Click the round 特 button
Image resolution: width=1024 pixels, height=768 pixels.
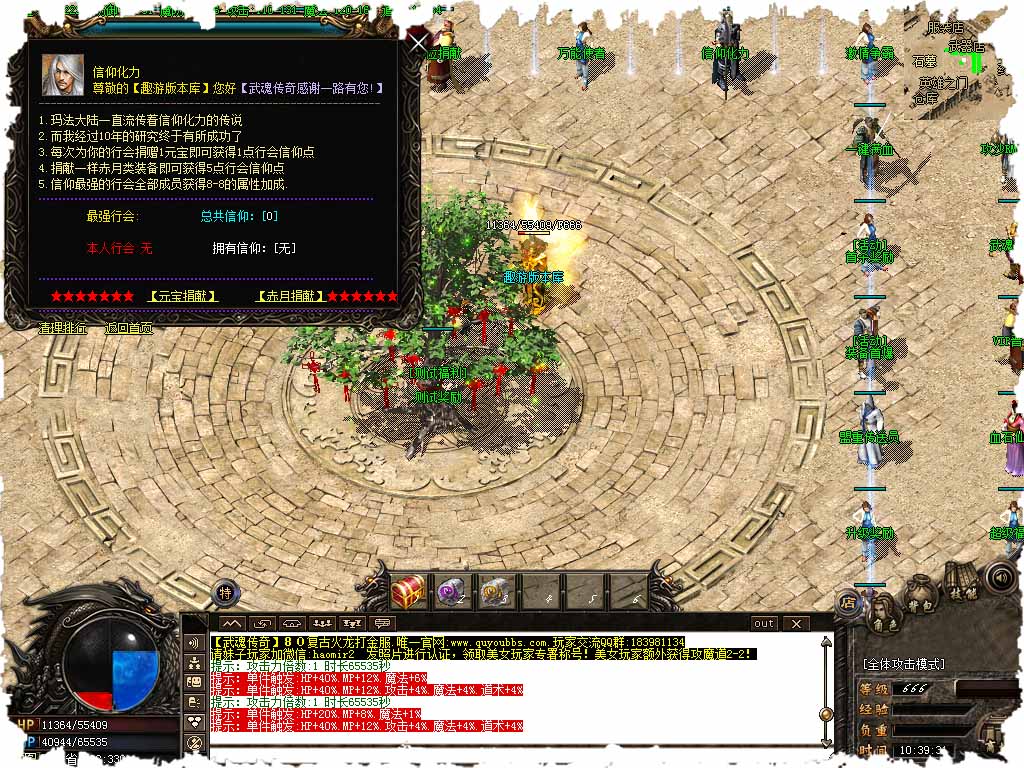[x=226, y=593]
